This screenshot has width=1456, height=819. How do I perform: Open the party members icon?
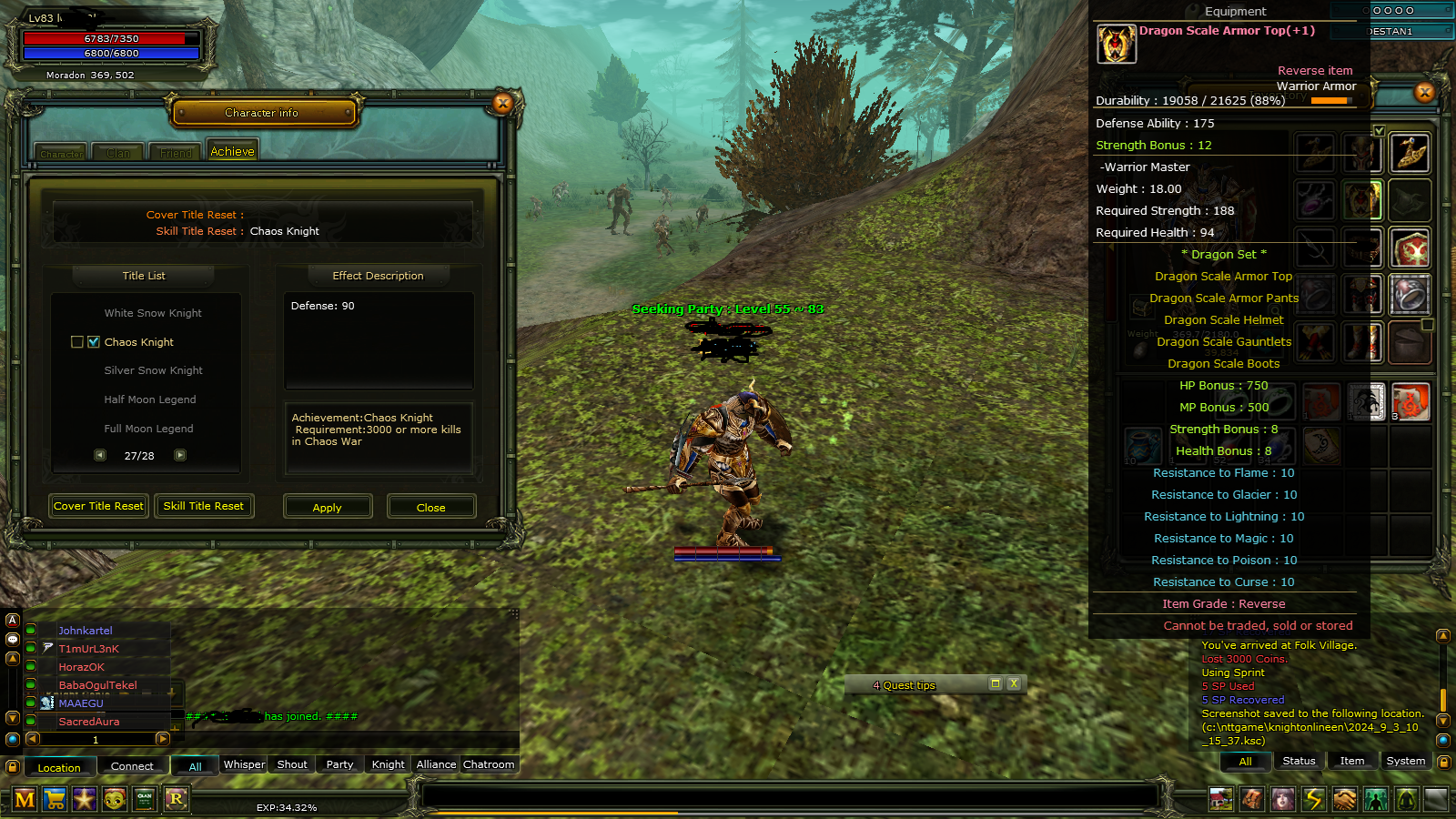click(1376, 799)
